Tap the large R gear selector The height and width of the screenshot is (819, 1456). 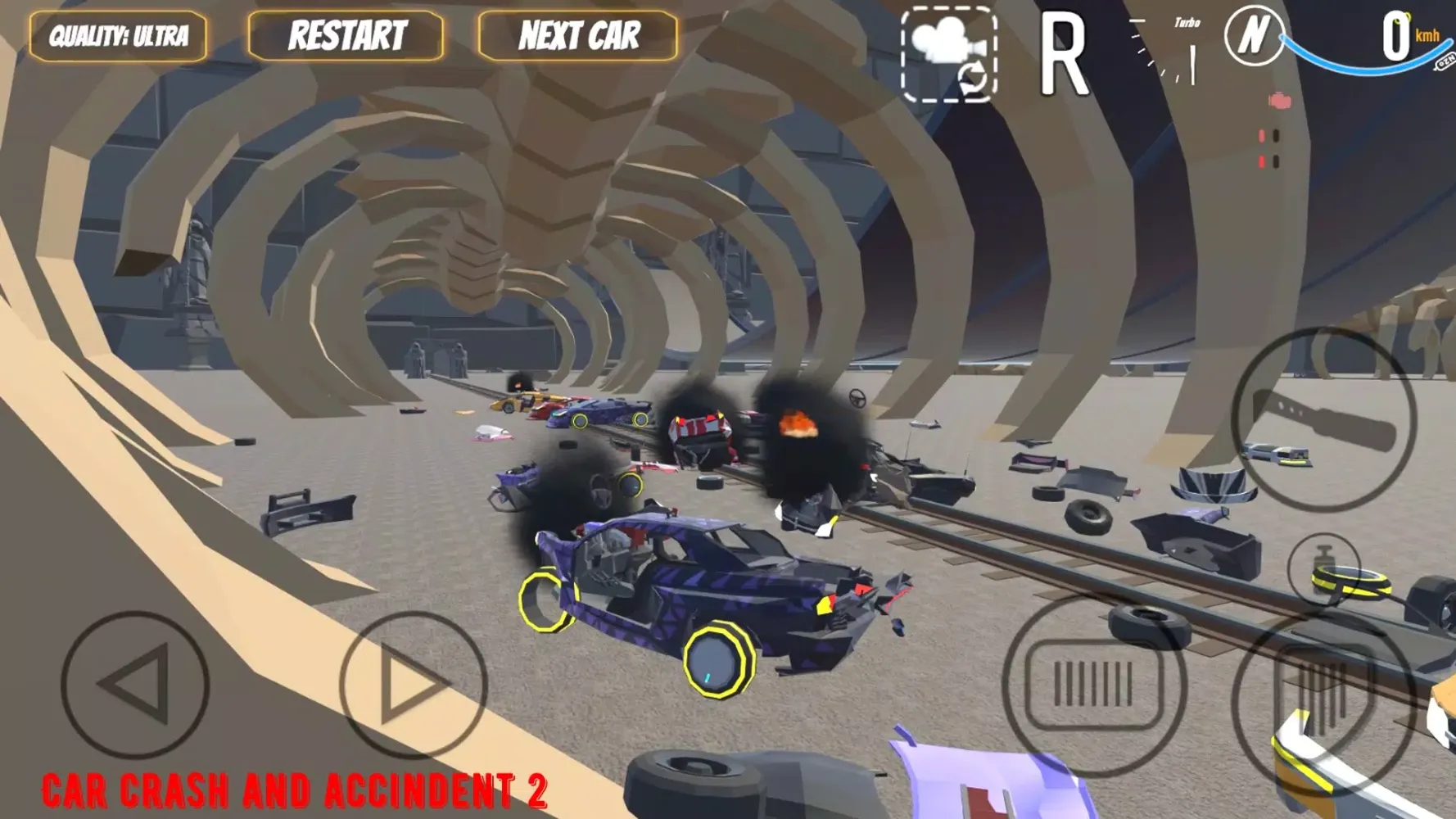coord(1064,57)
